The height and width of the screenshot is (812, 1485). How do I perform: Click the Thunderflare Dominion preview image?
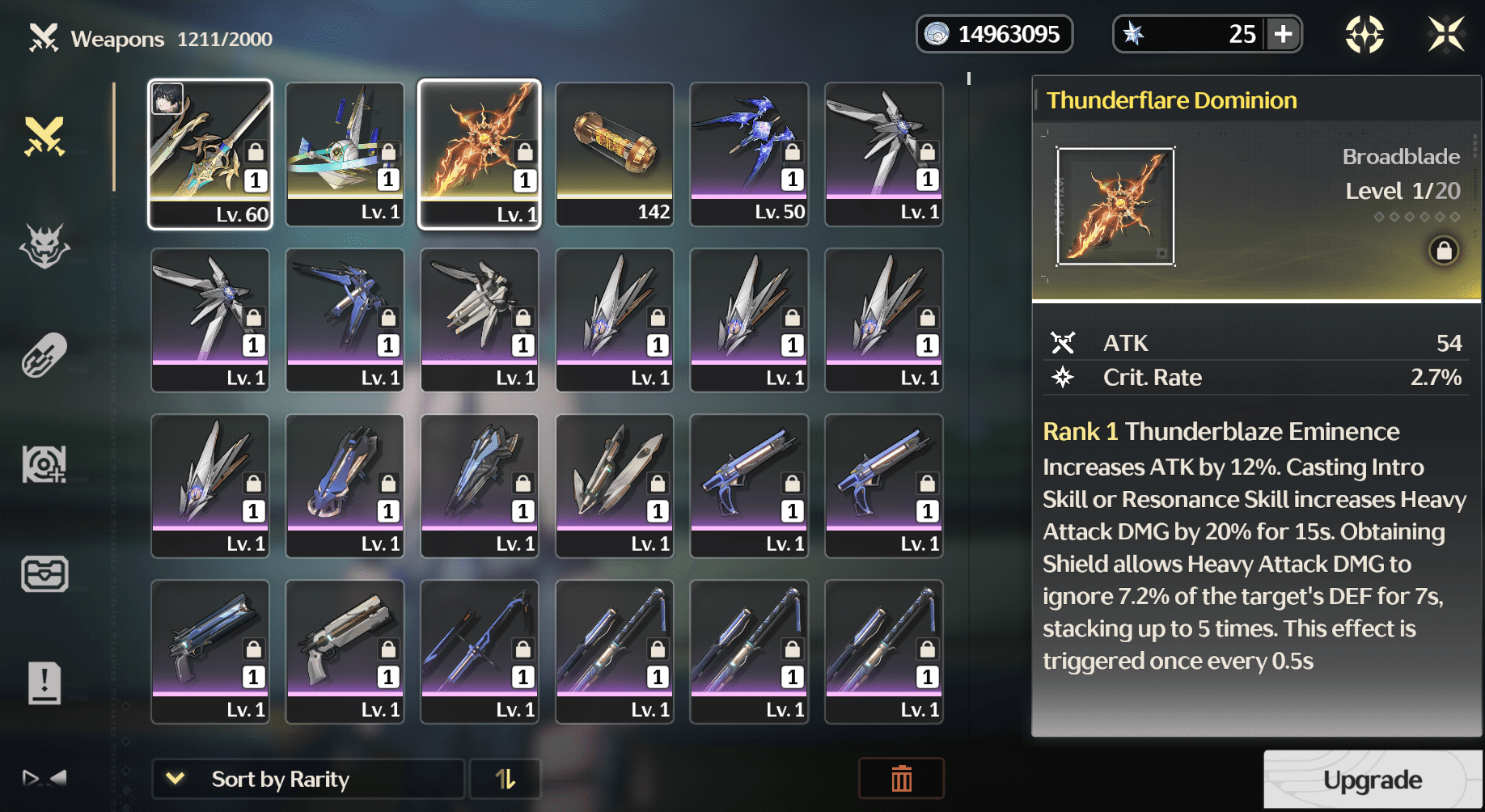[1115, 207]
